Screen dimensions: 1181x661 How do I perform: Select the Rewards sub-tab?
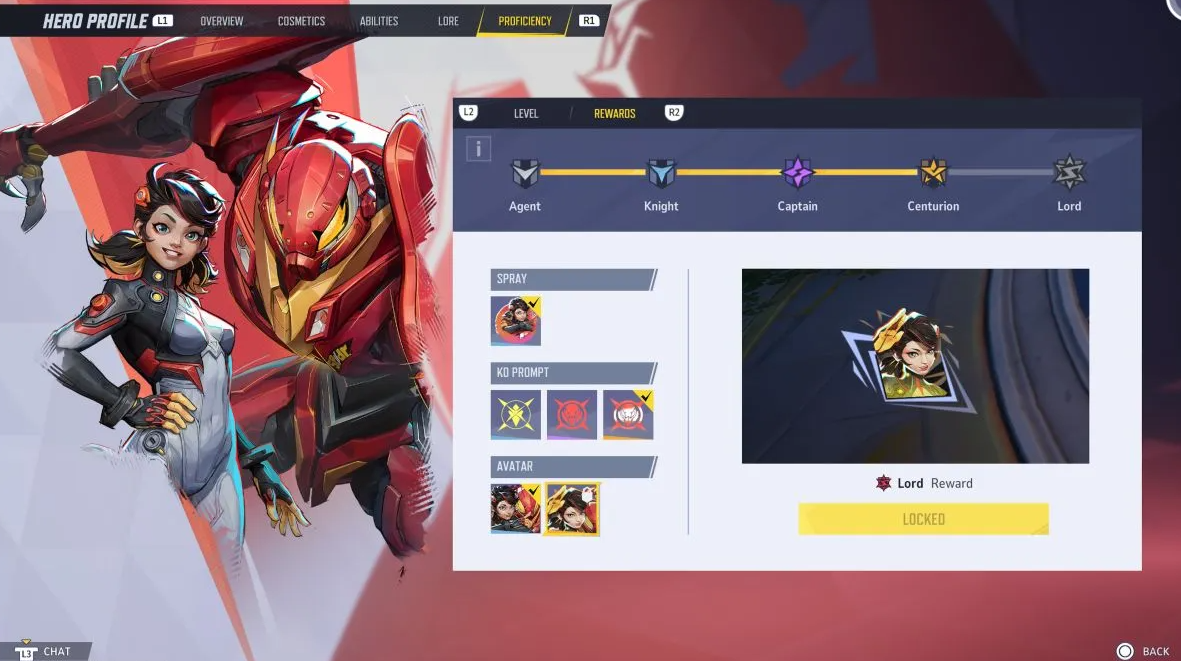click(614, 114)
